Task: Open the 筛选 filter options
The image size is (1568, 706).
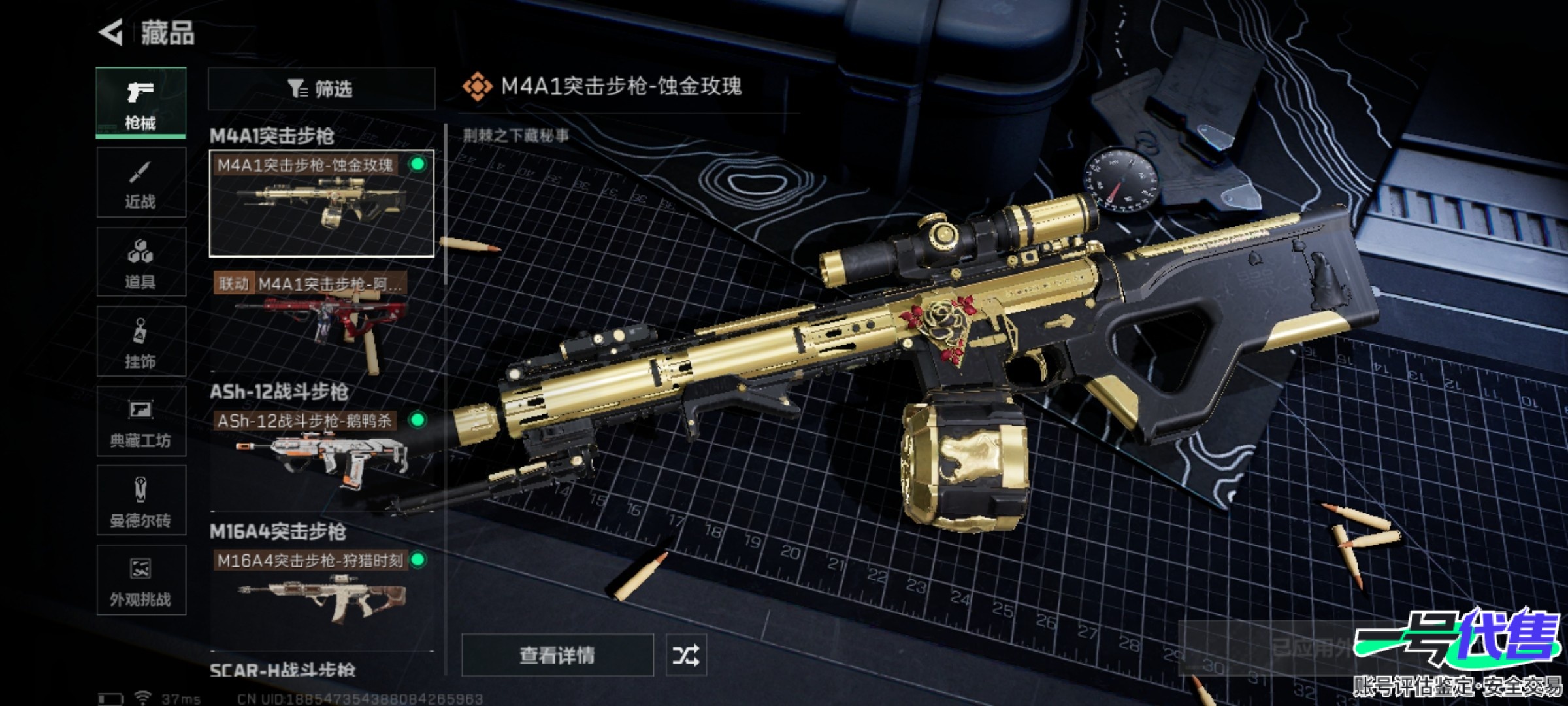Action: click(x=321, y=89)
